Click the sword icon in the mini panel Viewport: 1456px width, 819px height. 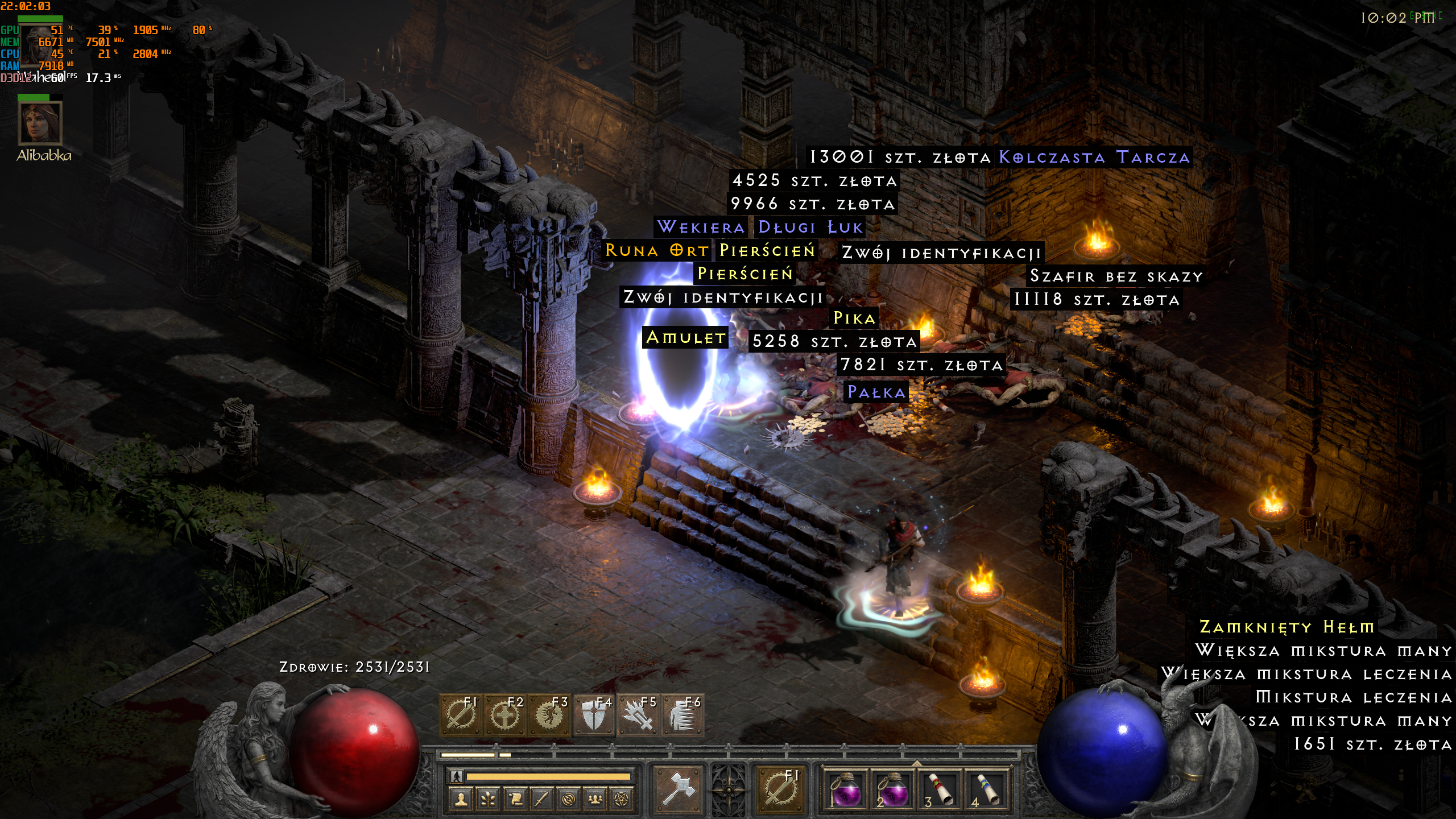541,800
